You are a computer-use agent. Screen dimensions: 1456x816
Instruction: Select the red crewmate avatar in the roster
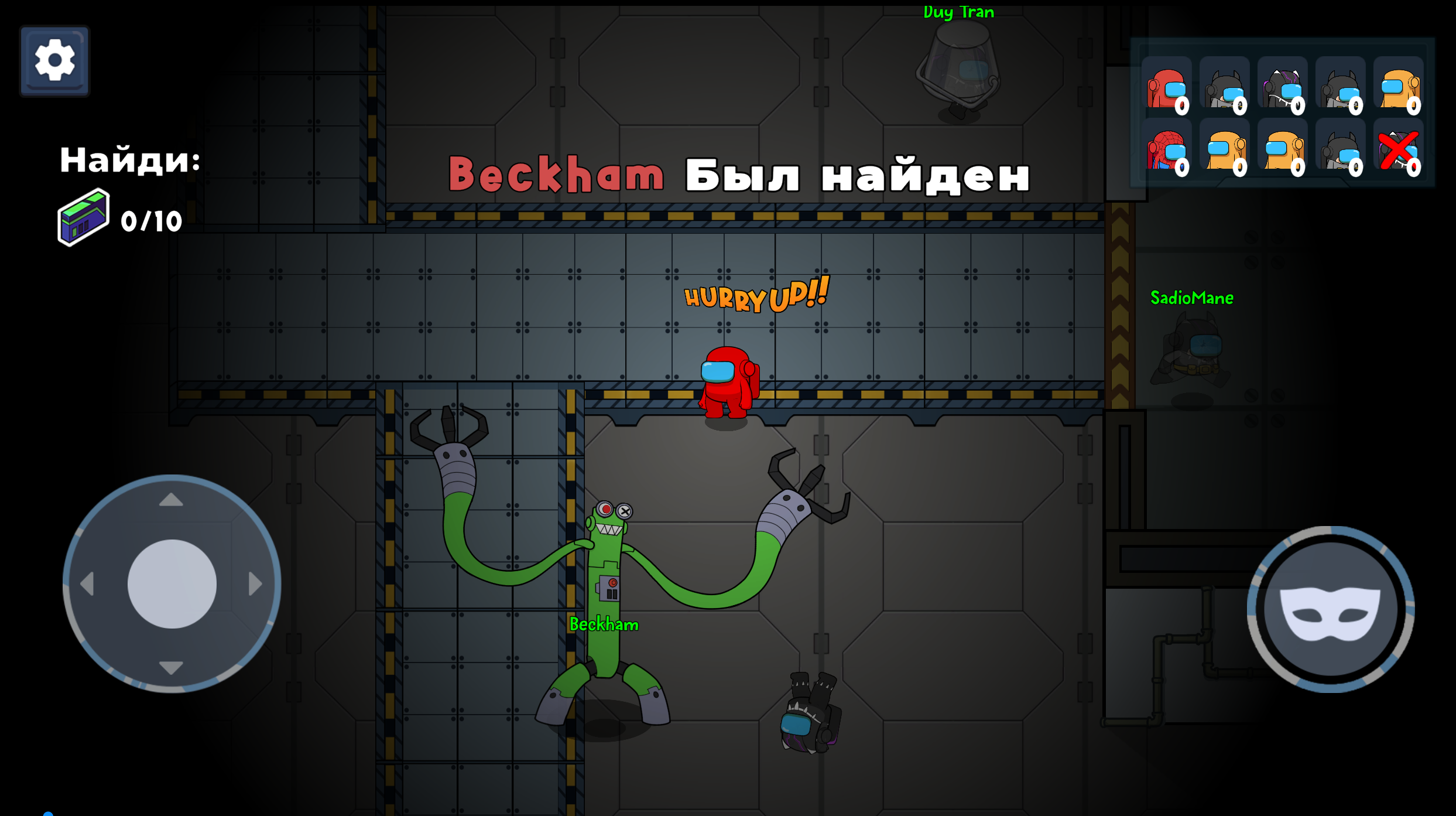(x=1168, y=88)
